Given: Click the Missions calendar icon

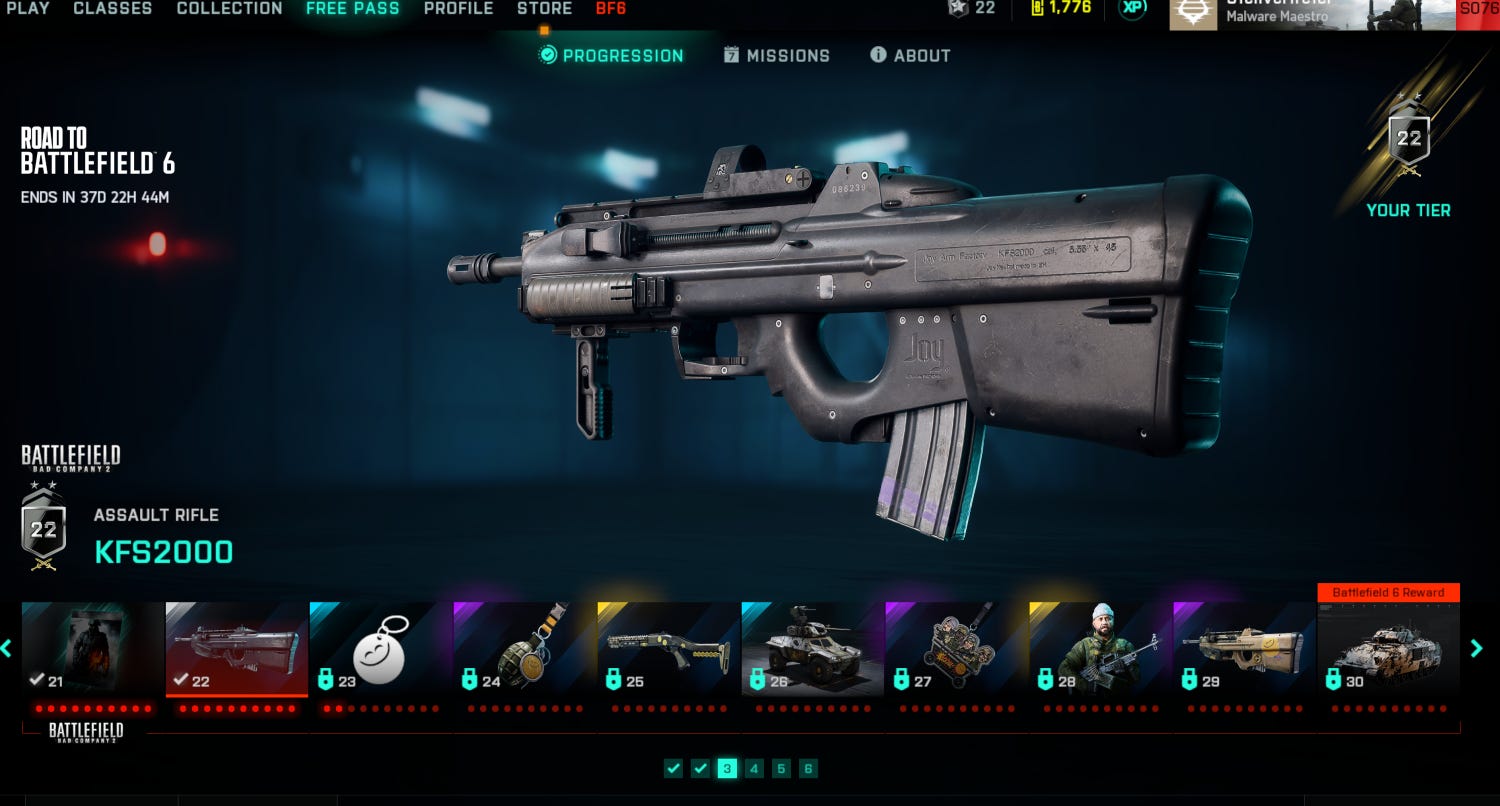Looking at the screenshot, I should coord(729,56).
